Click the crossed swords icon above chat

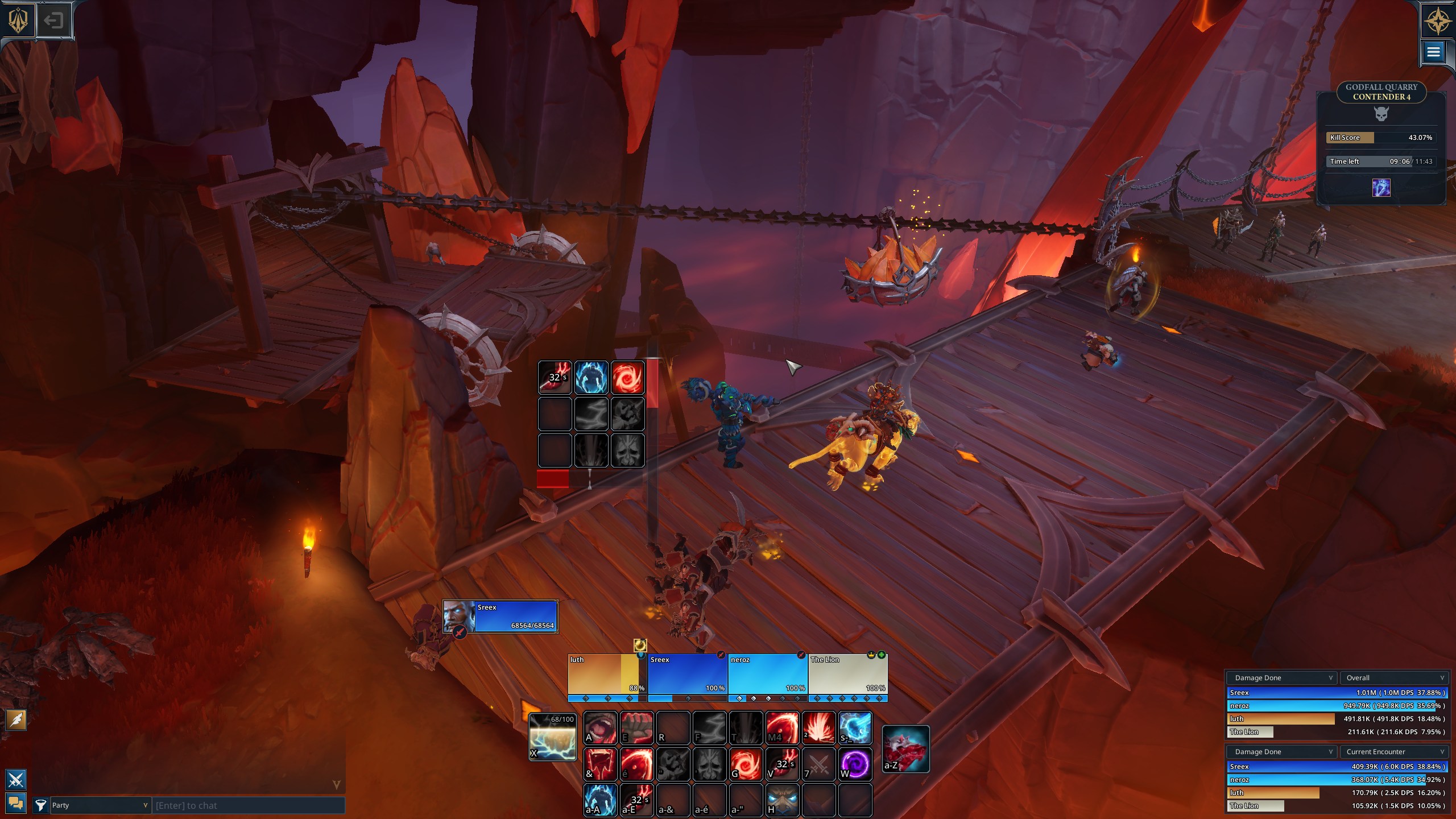point(16,779)
